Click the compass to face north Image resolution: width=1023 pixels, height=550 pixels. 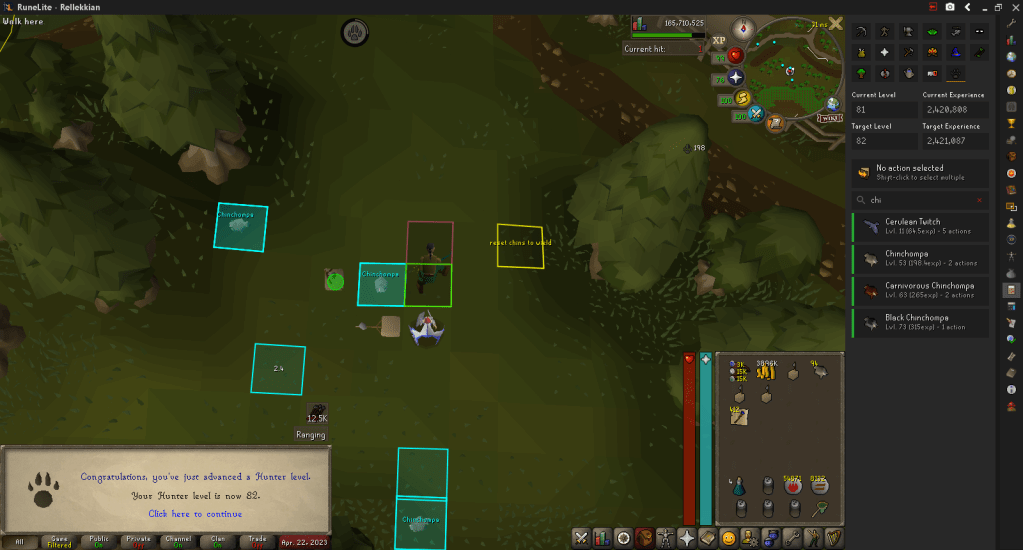pyautogui.click(x=743, y=27)
